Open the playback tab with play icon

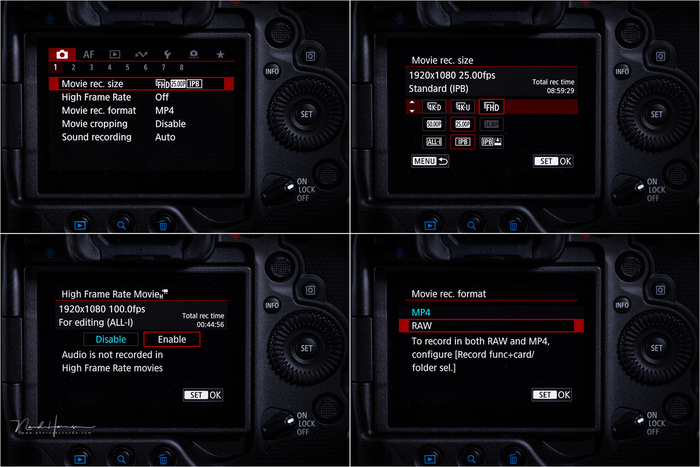click(115, 54)
